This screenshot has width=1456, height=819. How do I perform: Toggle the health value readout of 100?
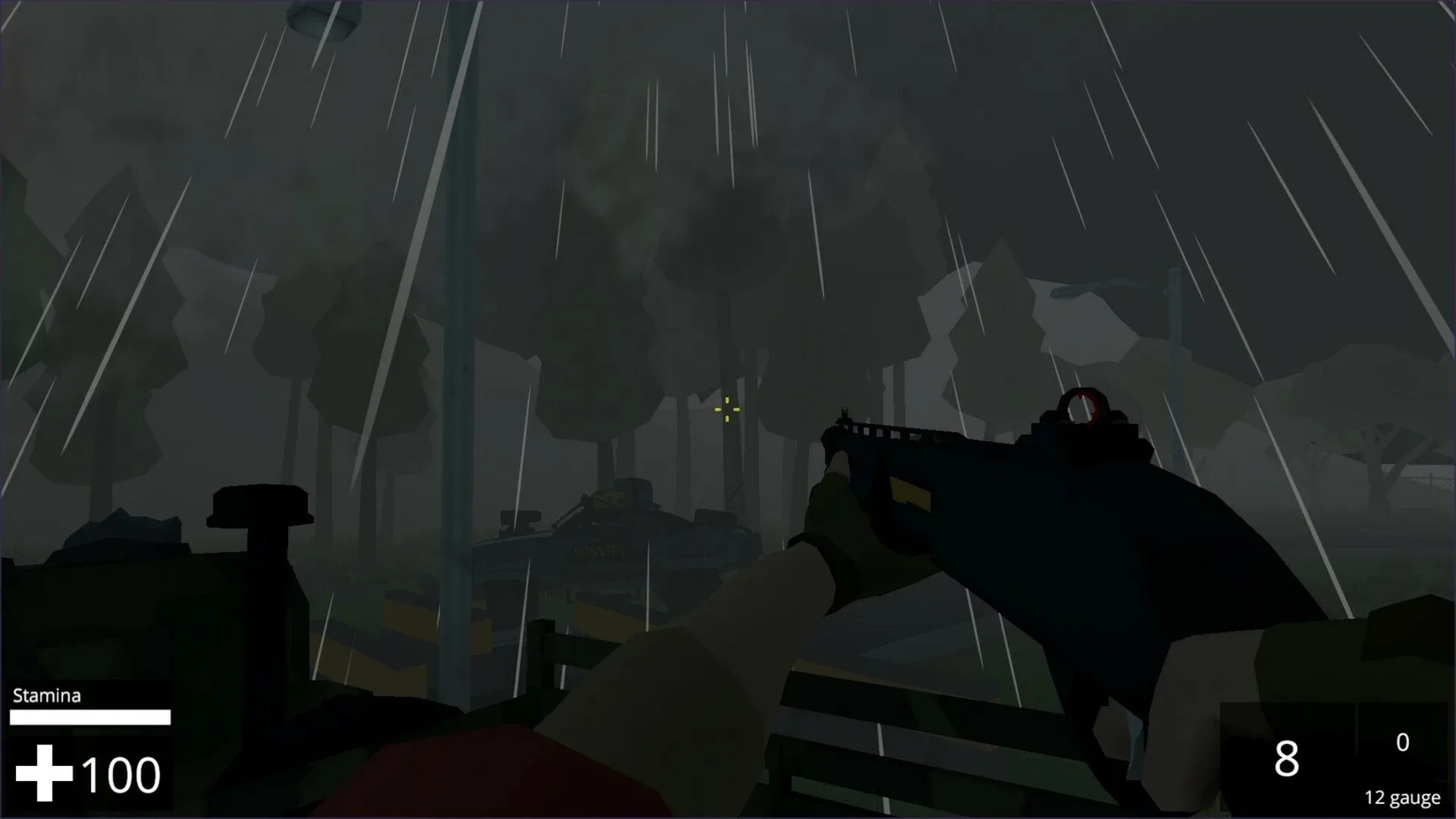click(x=121, y=773)
